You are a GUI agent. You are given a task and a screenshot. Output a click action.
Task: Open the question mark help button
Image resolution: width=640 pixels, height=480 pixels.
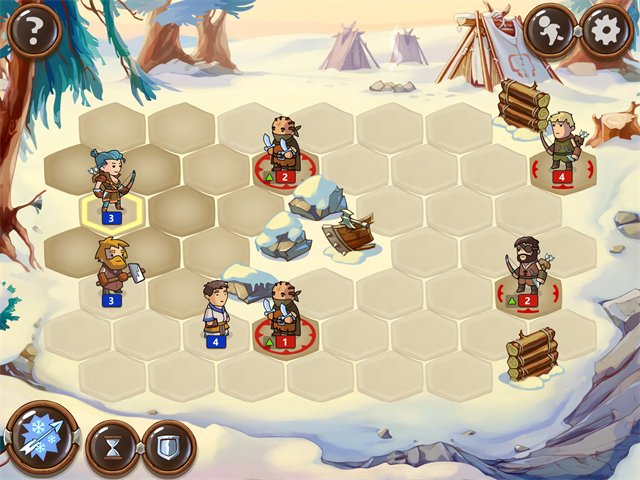pyautogui.click(x=33, y=31)
